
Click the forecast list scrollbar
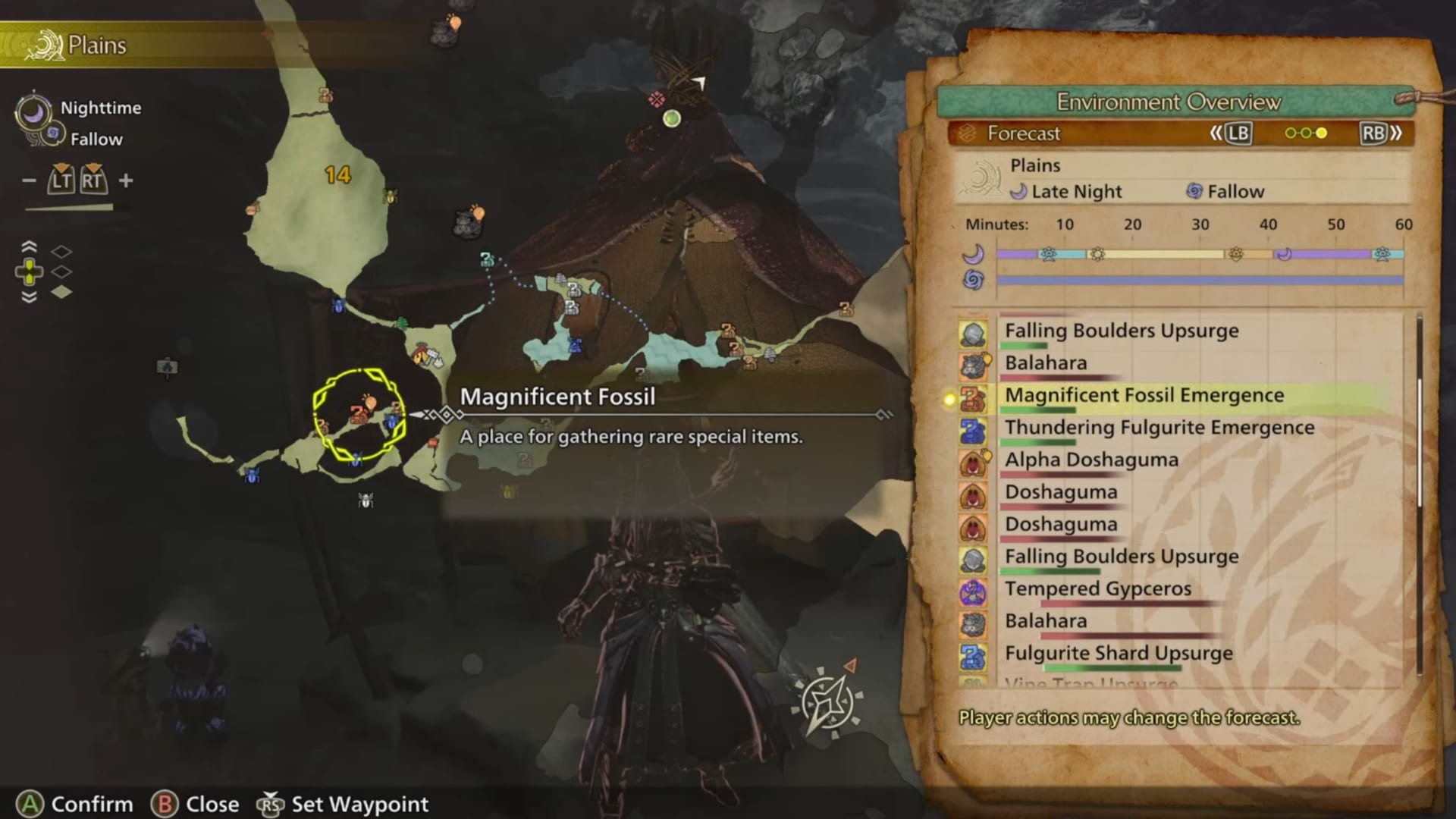tap(1419, 440)
